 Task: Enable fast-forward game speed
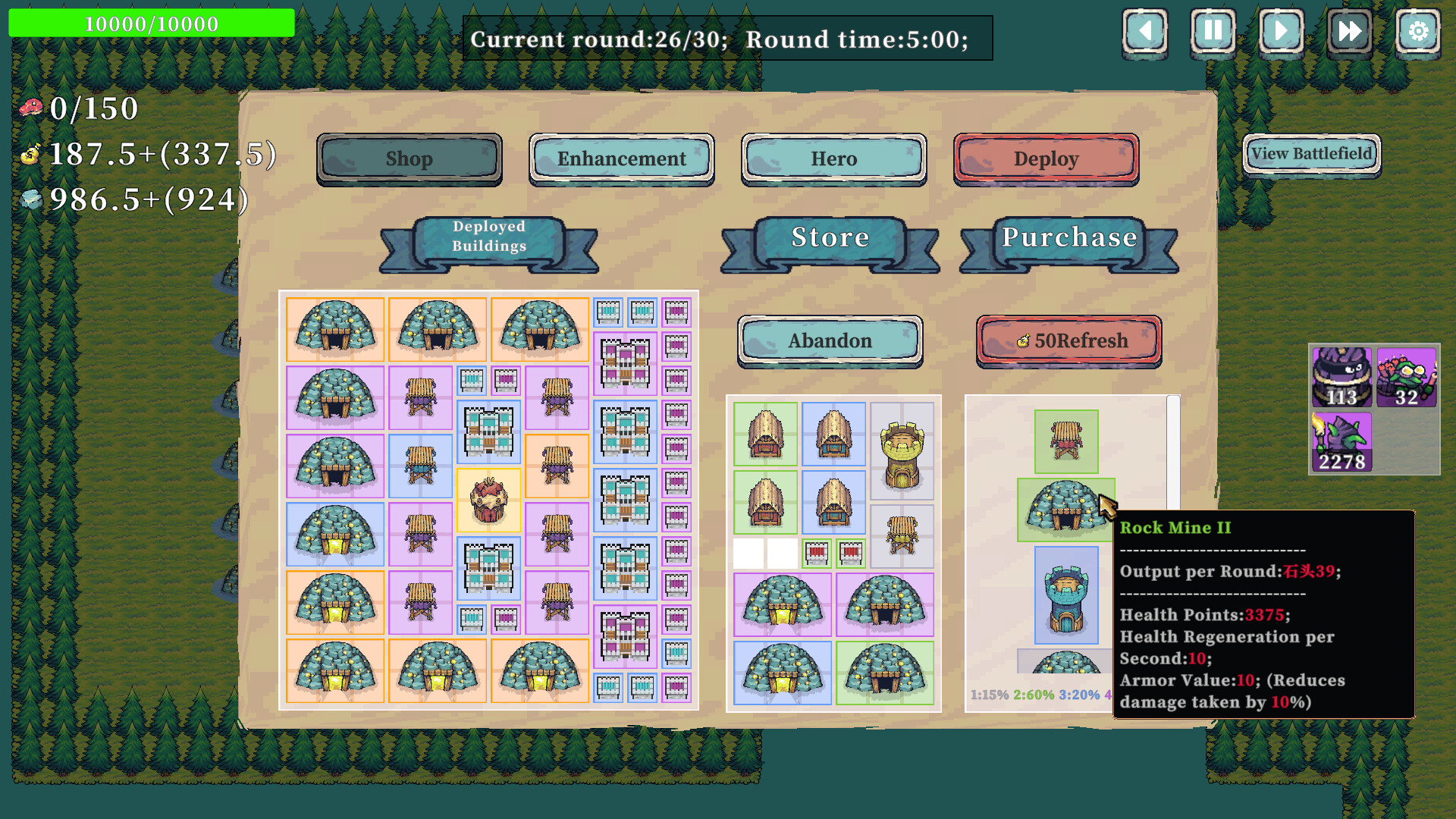[x=1349, y=32]
